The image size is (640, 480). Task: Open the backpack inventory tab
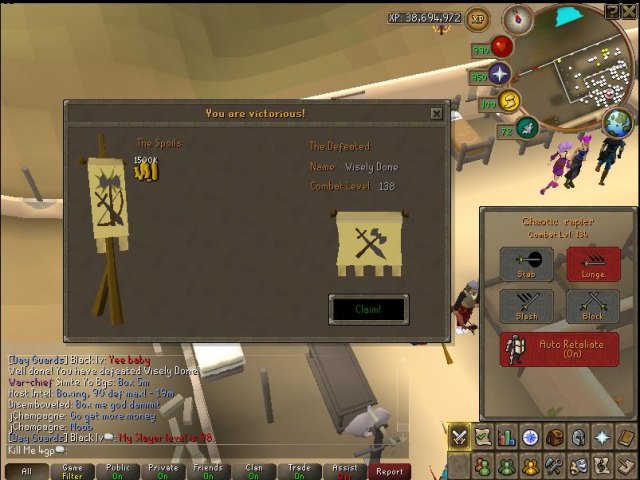[554, 437]
